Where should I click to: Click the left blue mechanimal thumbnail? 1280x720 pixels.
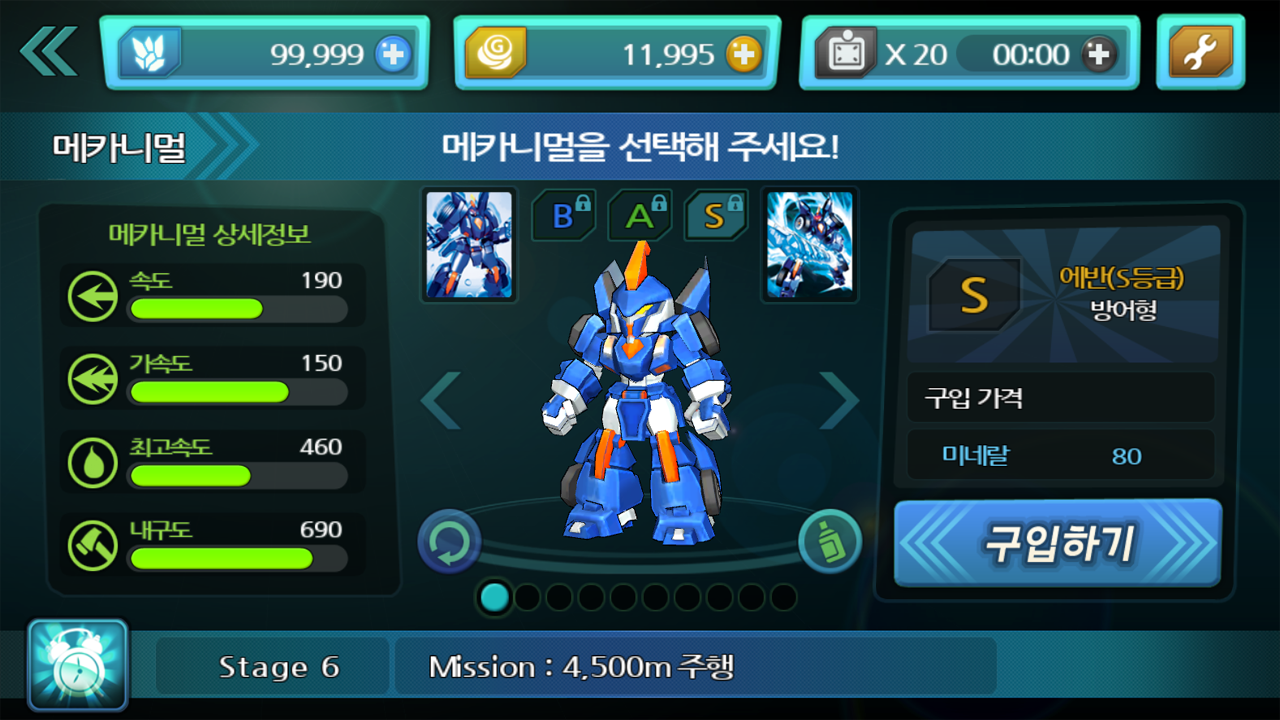point(469,243)
